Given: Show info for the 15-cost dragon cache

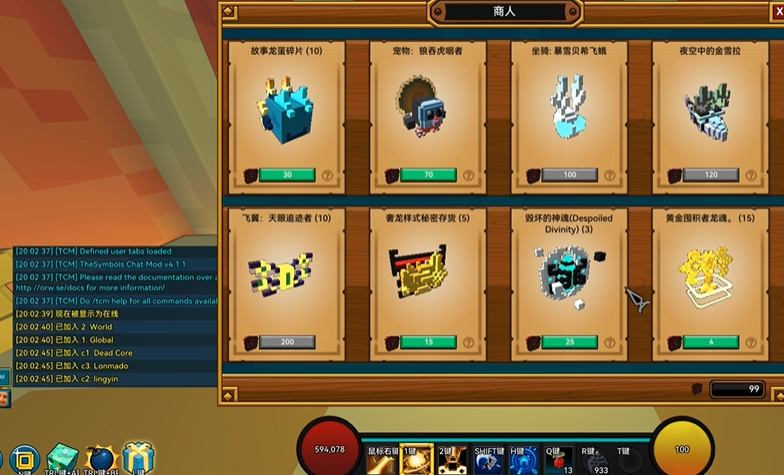Looking at the screenshot, I should click(x=469, y=342).
